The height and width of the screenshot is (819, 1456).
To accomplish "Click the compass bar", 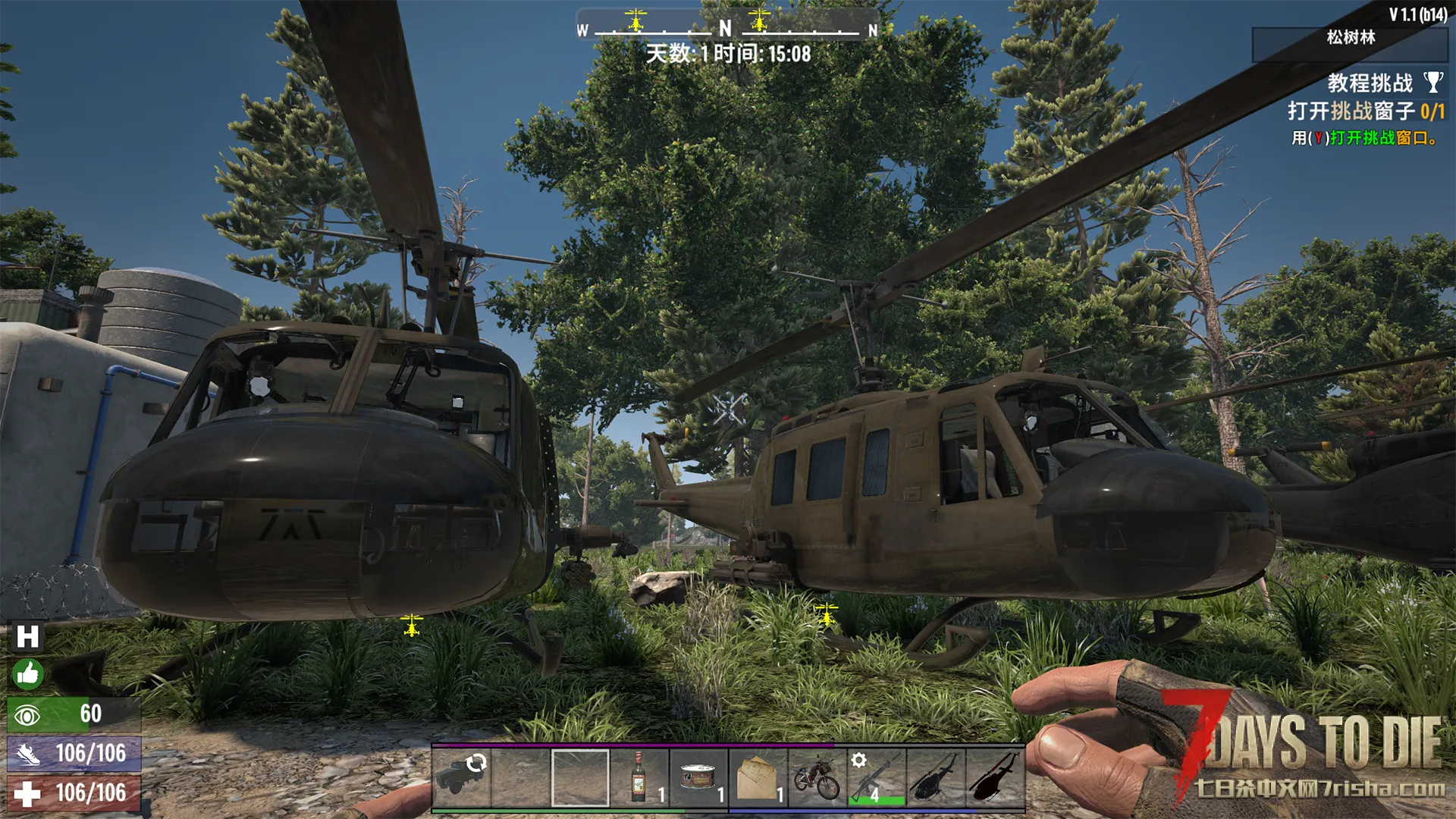I will tap(726, 29).
